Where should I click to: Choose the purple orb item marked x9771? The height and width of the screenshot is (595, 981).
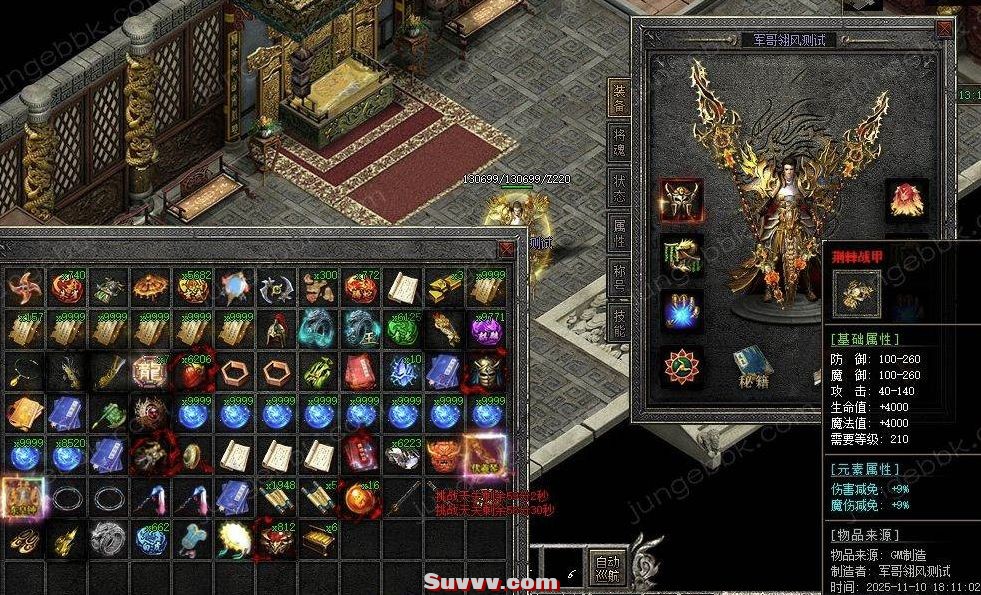coord(488,330)
